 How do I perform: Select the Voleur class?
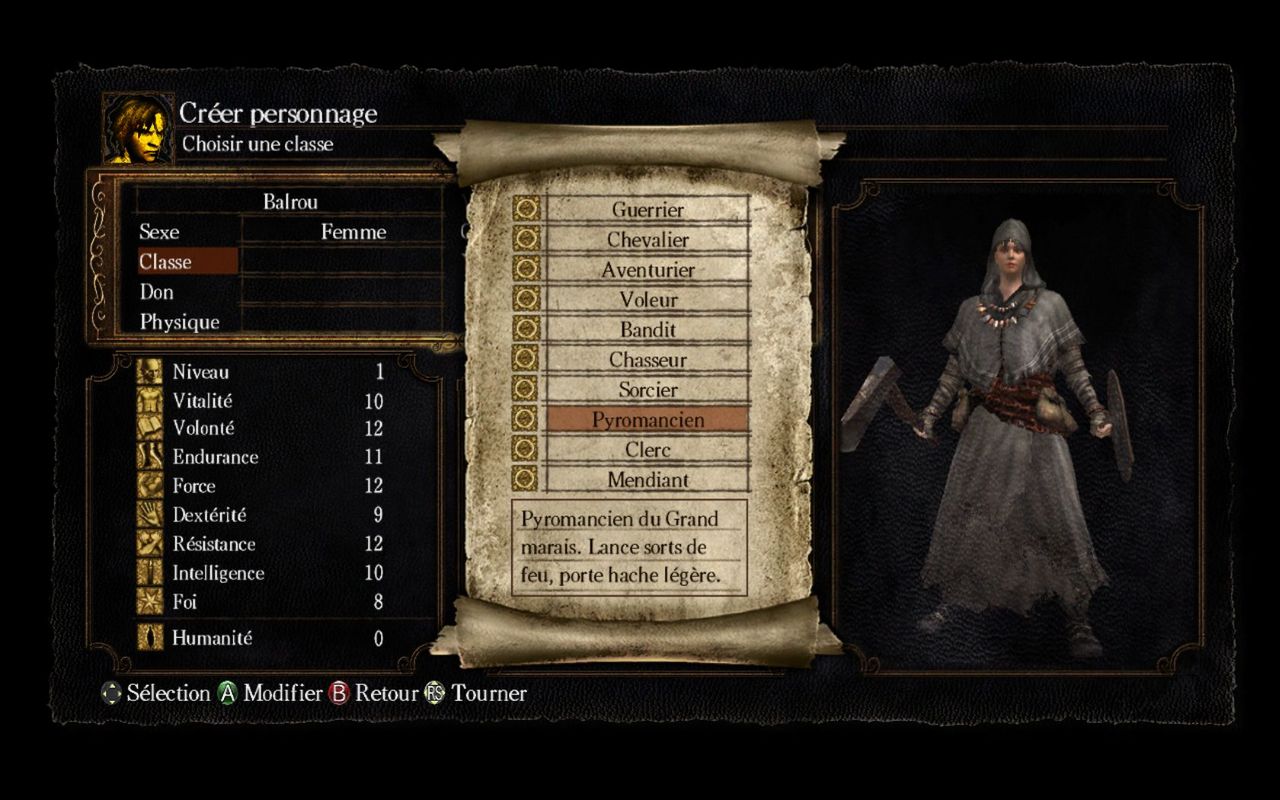pos(647,300)
